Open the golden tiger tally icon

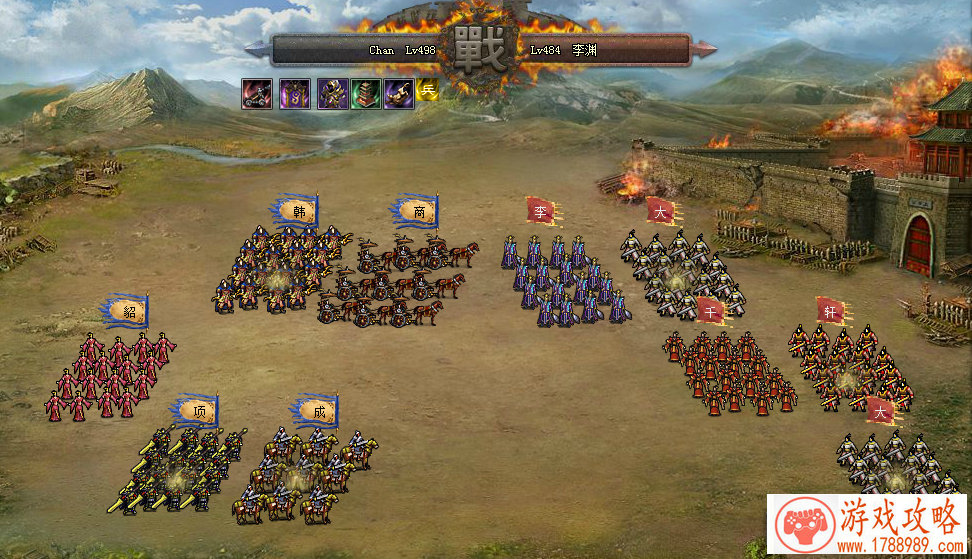point(399,93)
